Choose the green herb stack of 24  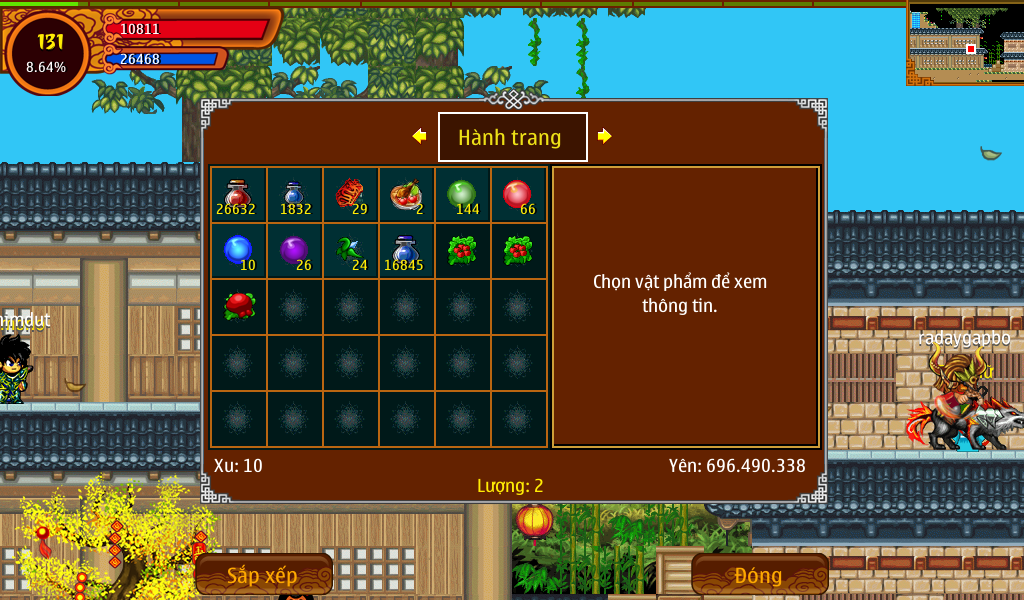point(350,251)
